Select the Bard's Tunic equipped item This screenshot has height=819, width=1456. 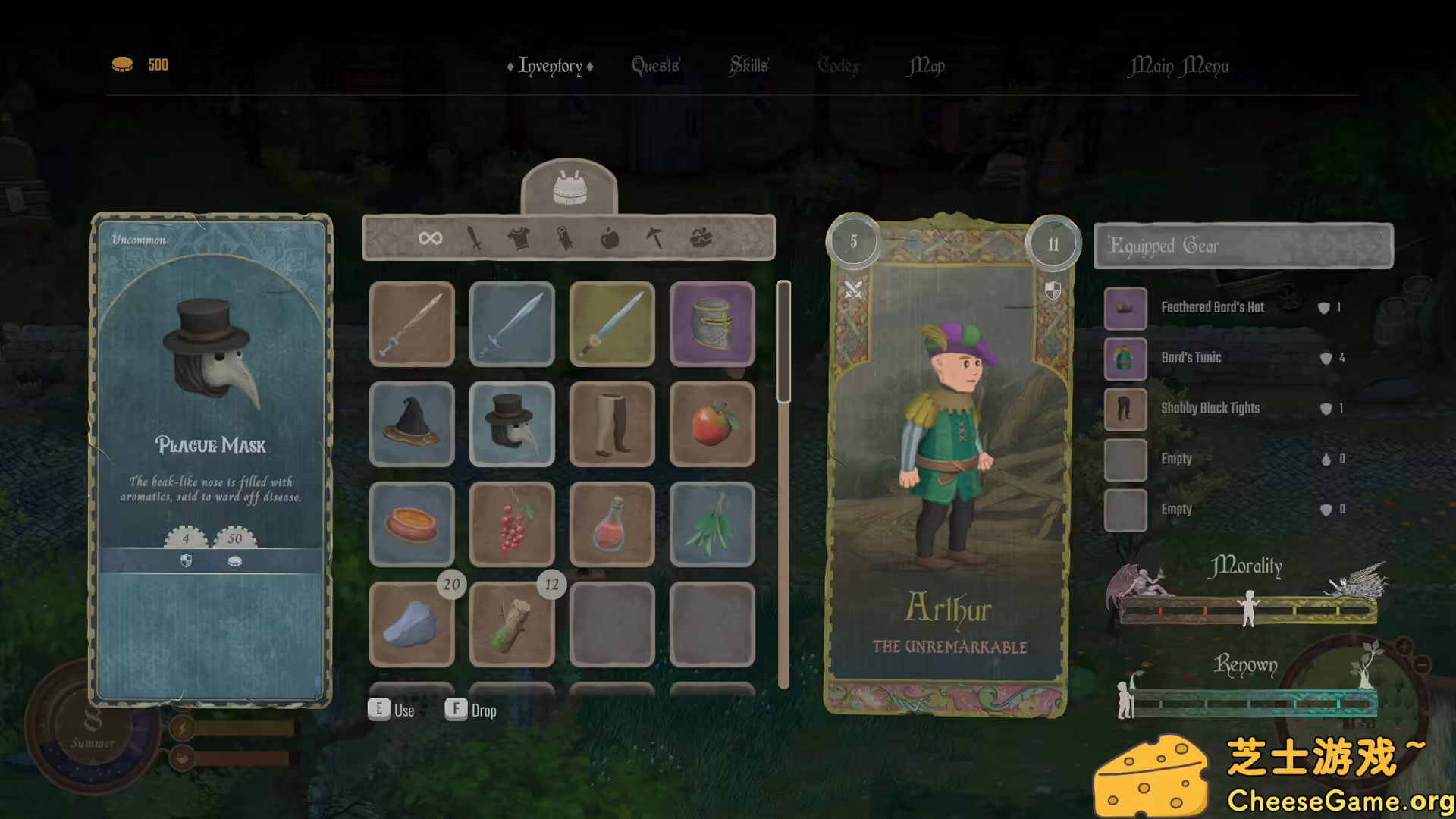click(x=1125, y=358)
